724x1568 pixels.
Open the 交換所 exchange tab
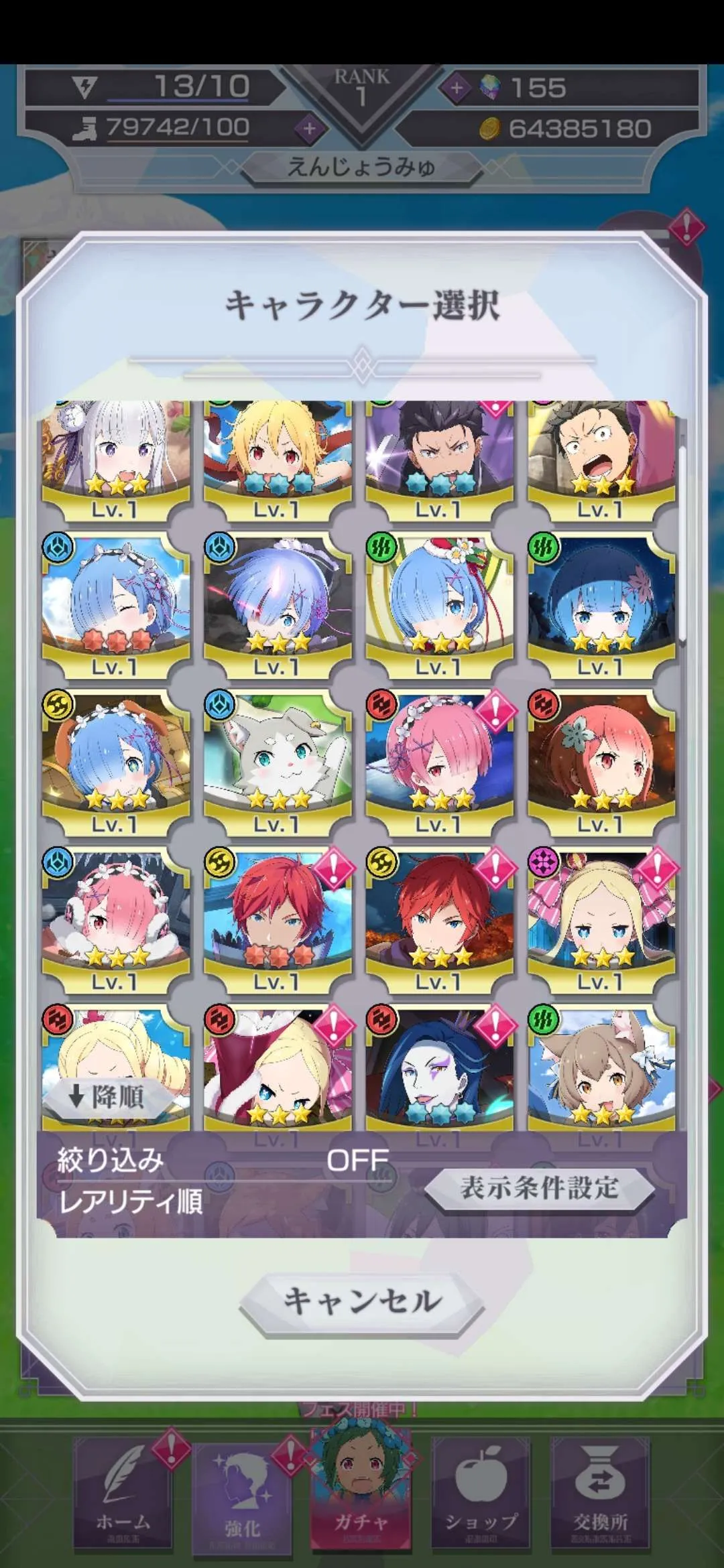(601, 1501)
